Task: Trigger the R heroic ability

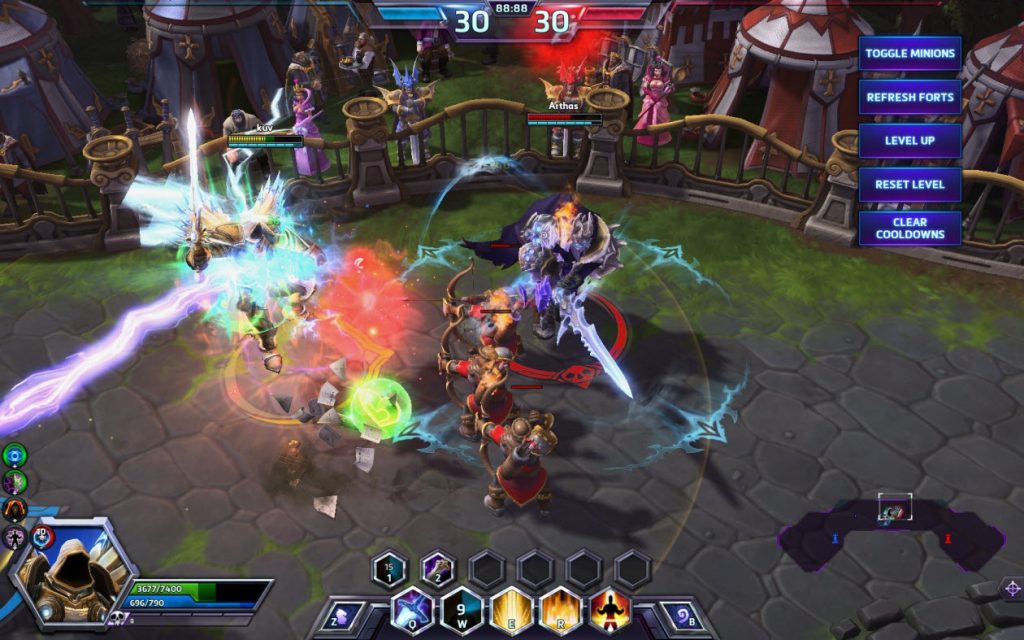Action: [x=561, y=609]
